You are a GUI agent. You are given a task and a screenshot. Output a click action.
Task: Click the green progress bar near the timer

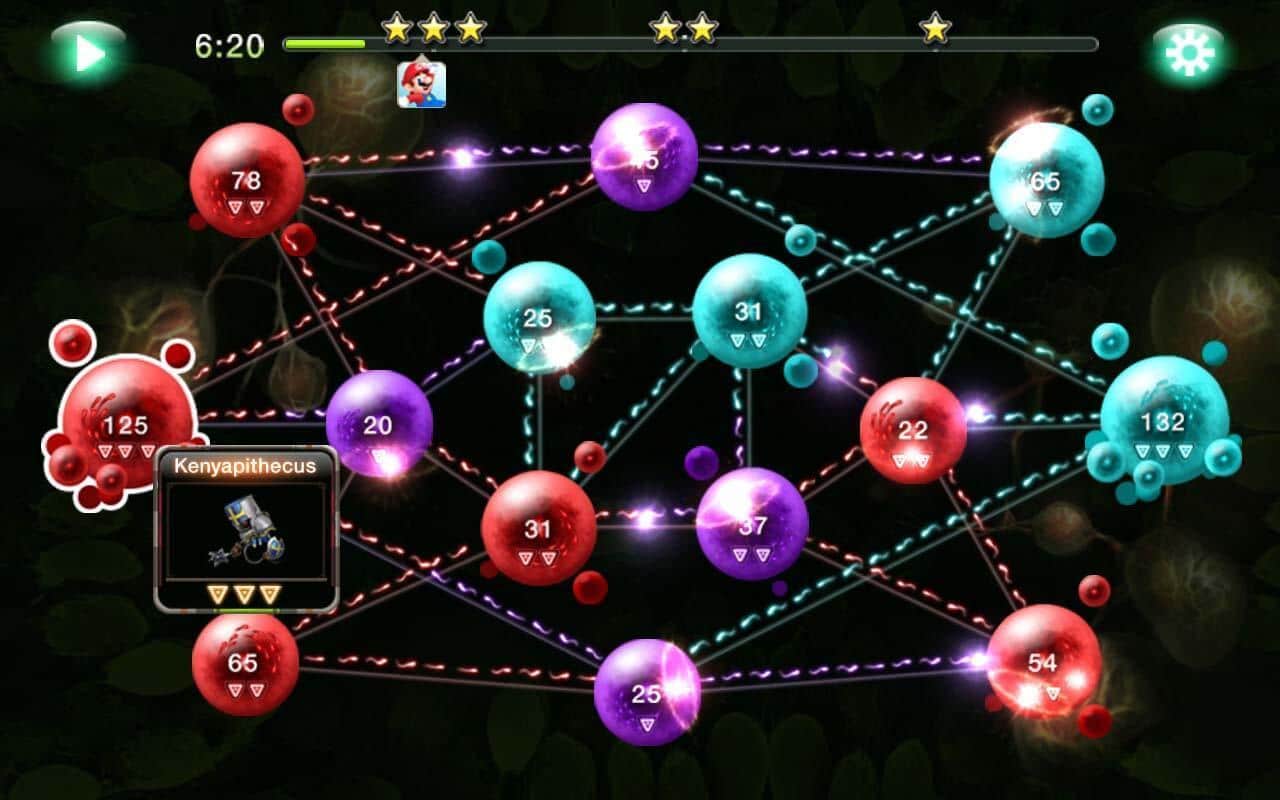pos(325,44)
